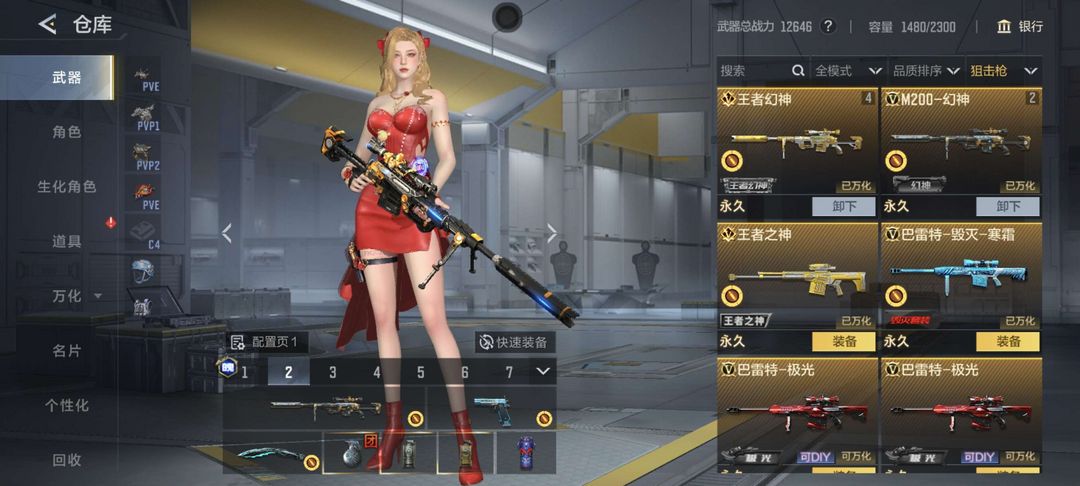Open the 生化角色 tab
The height and width of the screenshot is (486, 1080).
(66, 187)
